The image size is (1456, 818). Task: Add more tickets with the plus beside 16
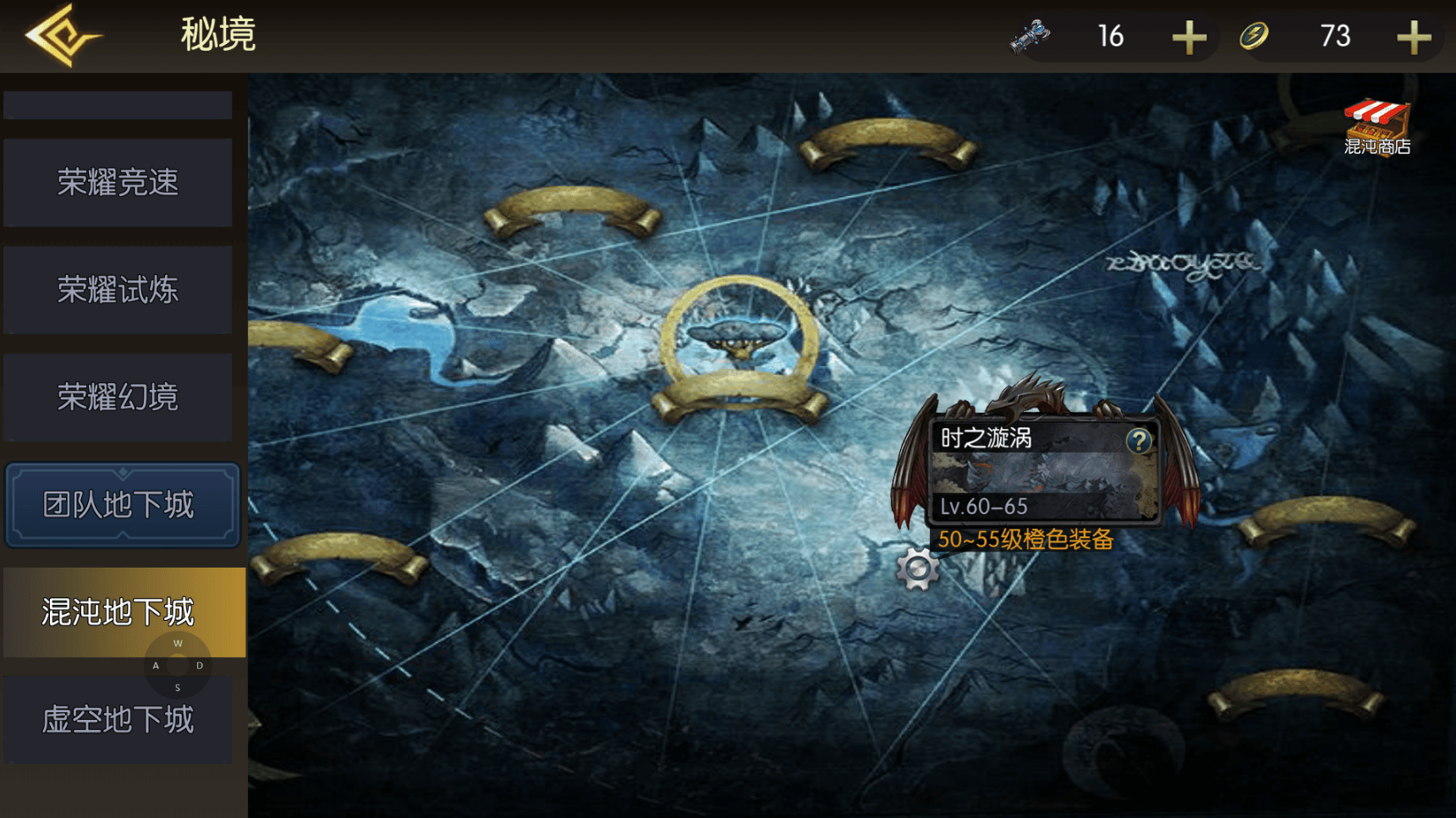1189,37
